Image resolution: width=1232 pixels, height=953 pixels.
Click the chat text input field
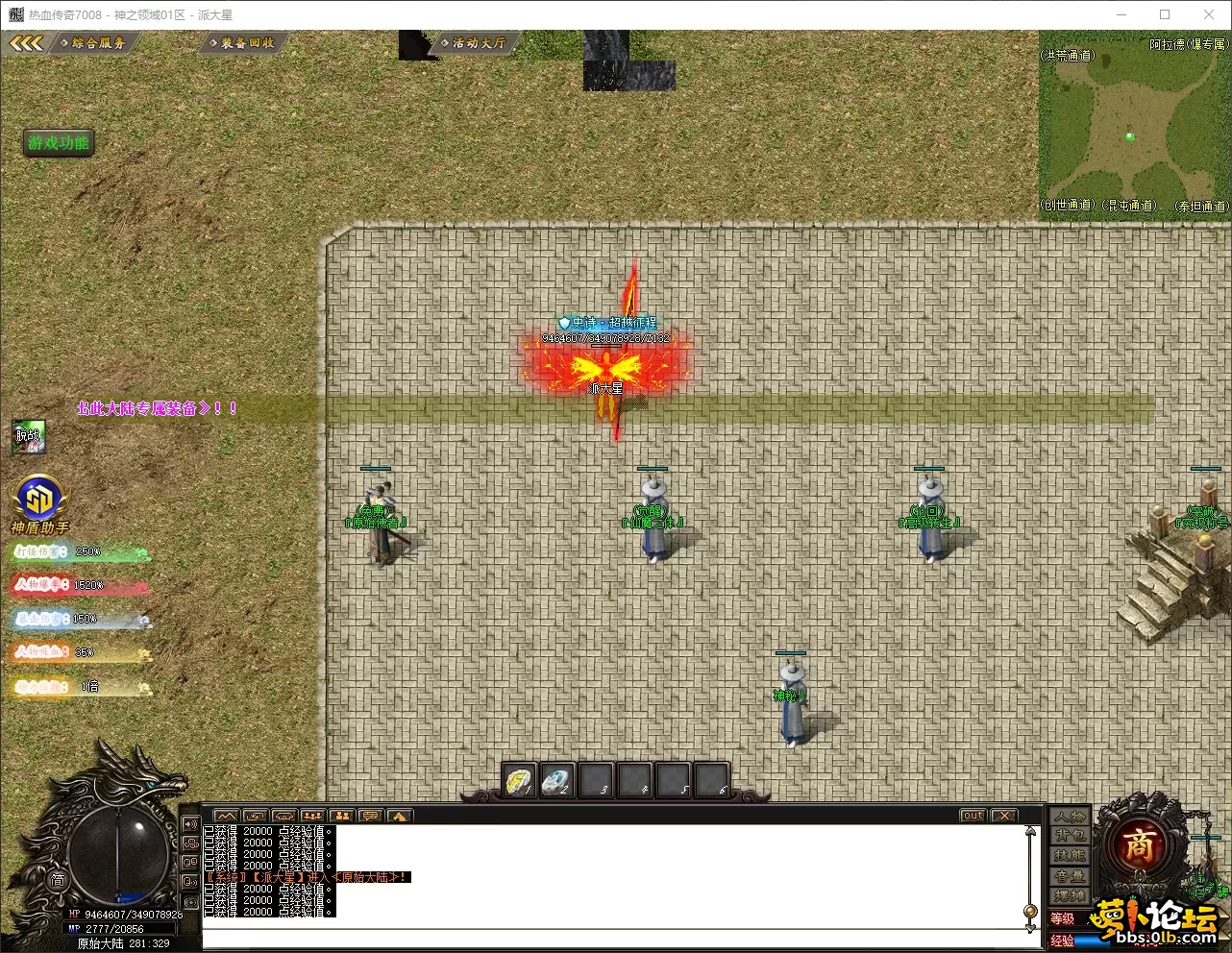pyautogui.click(x=615, y=939)
